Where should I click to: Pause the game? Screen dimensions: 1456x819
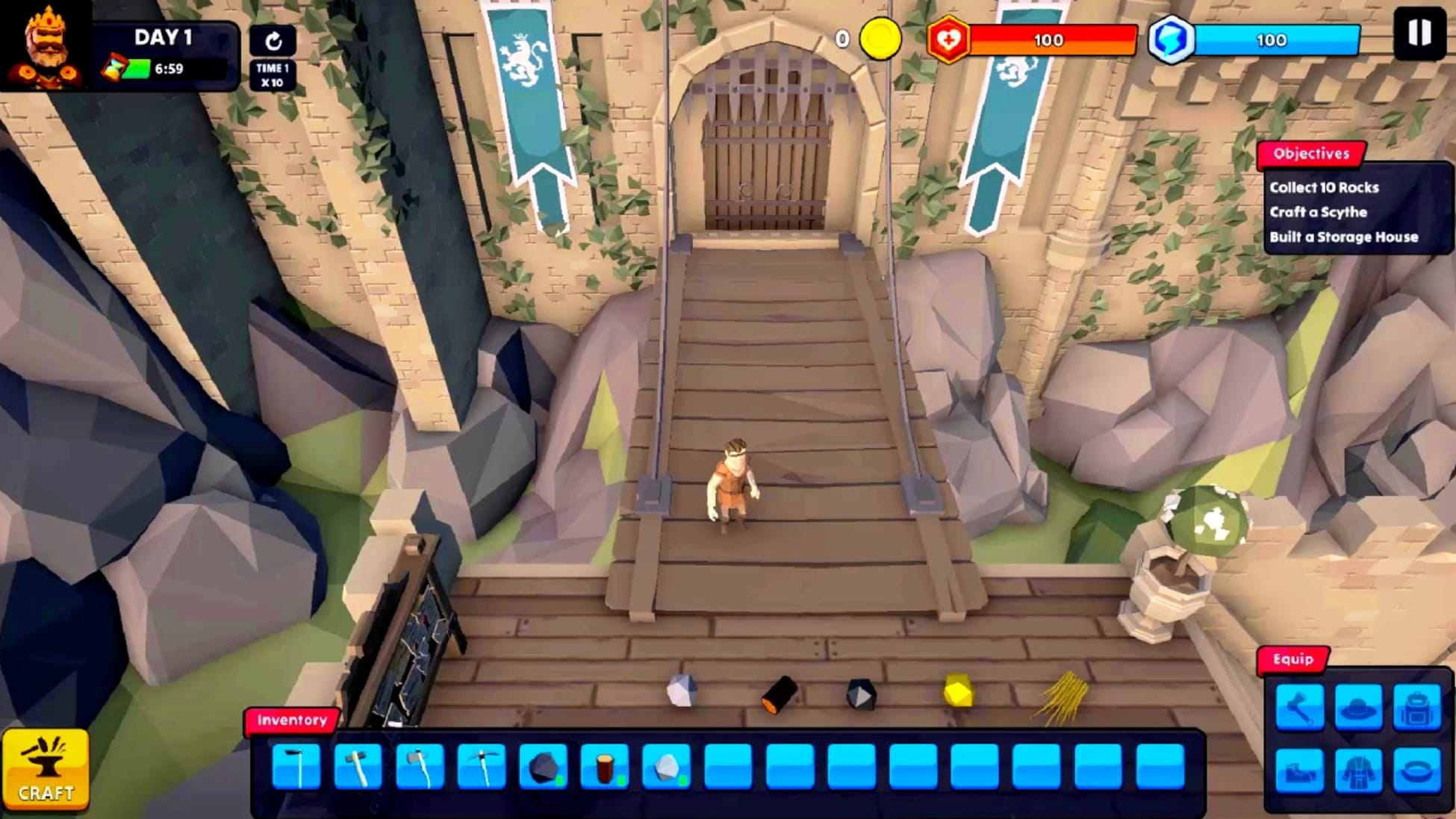pos(1419,34)
